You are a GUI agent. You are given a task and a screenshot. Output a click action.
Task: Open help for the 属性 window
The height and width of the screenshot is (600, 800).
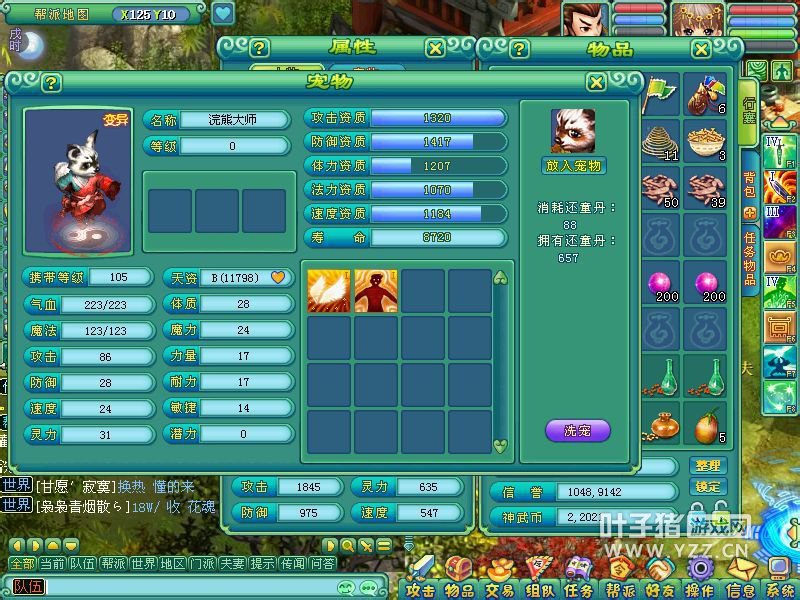(259, 48)
